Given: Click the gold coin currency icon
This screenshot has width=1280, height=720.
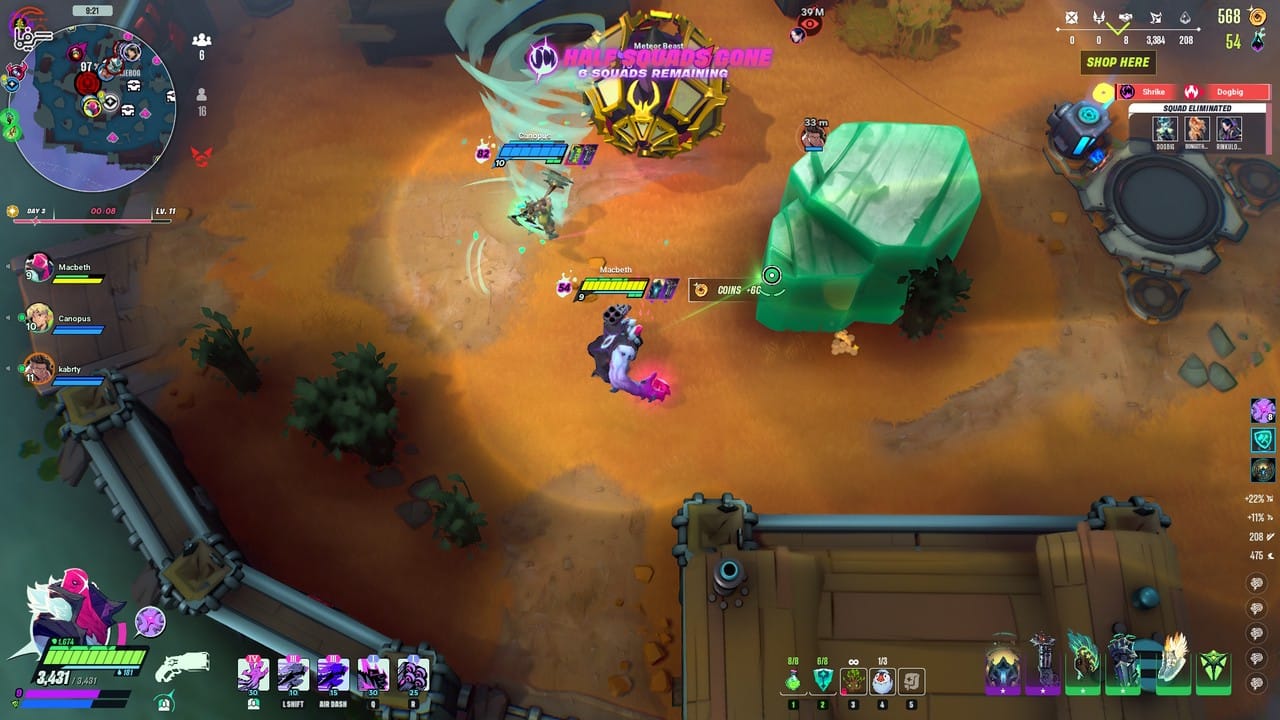Looking at the screenshot, I should (x=1256, y=17).
